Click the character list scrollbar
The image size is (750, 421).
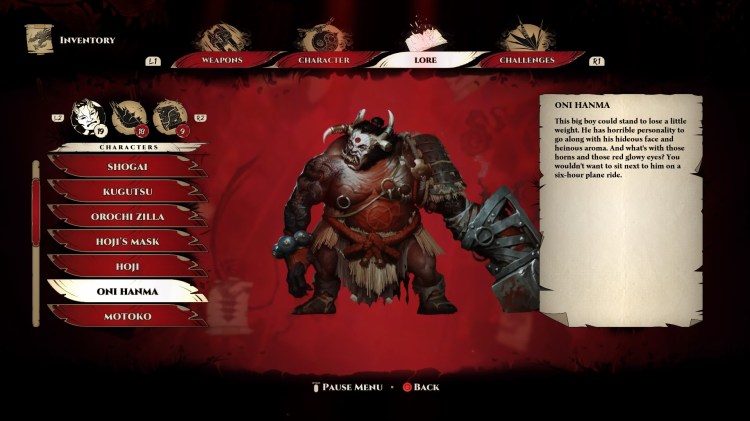click(37, 240)
